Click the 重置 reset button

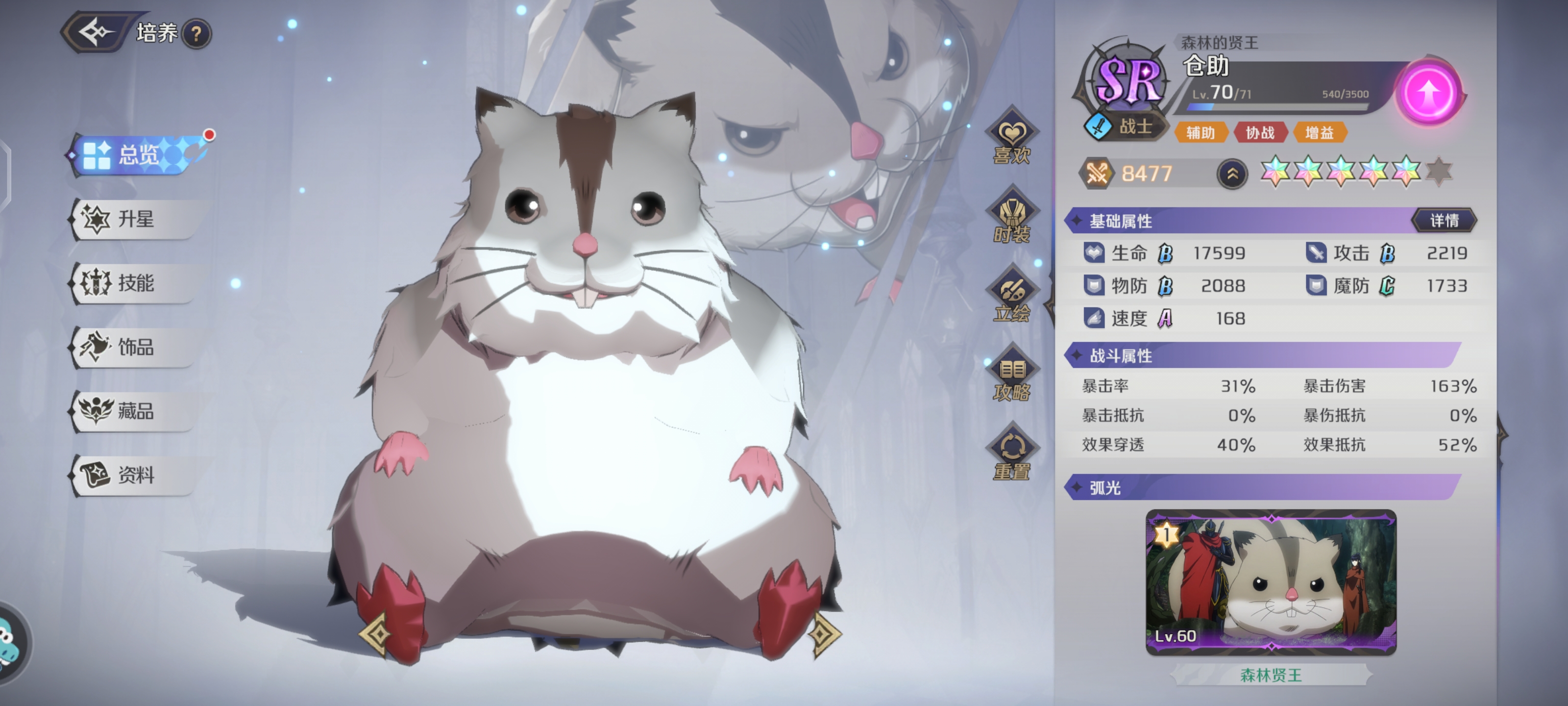1012,457
